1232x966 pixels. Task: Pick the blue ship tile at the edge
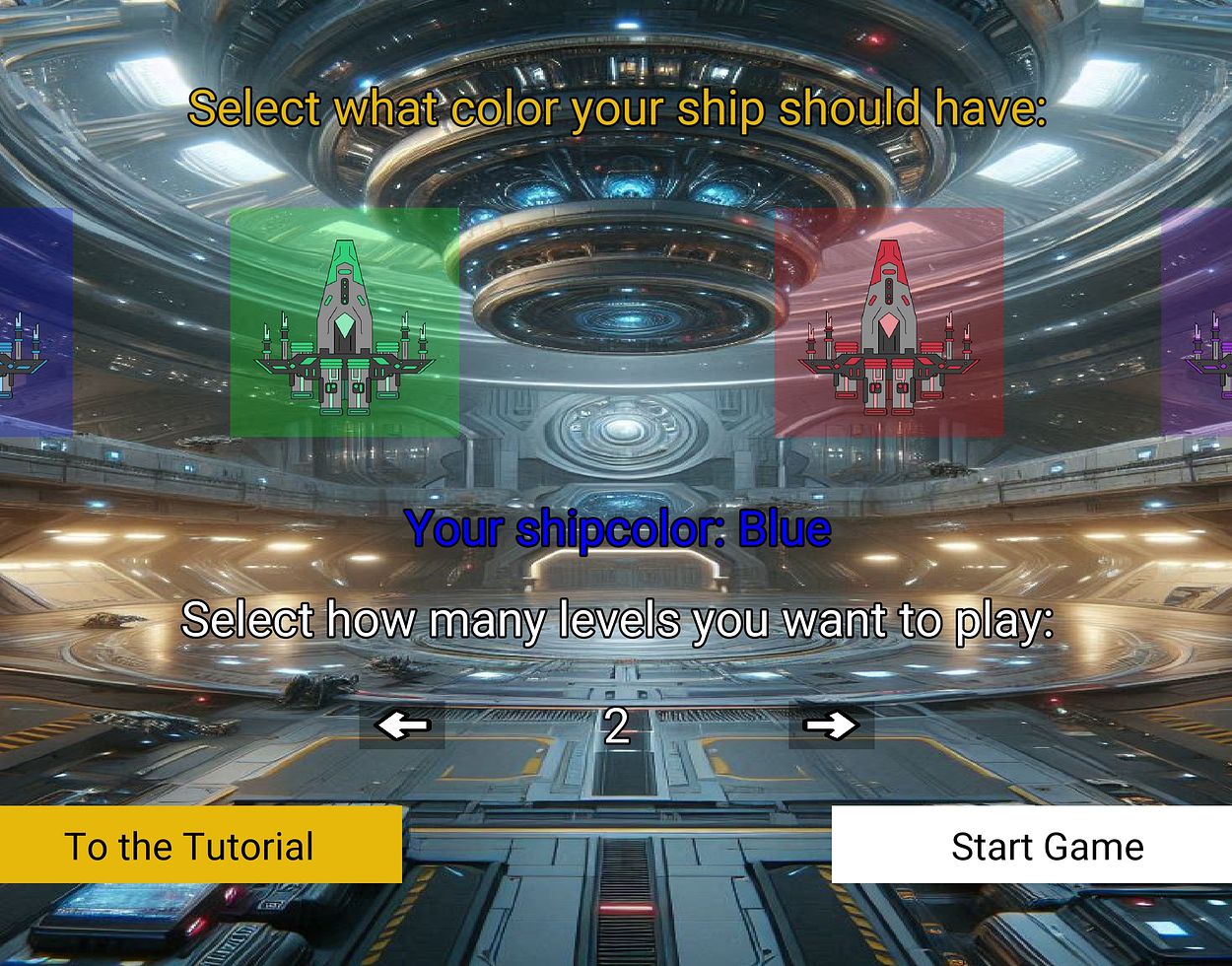(x=34, y=322)
